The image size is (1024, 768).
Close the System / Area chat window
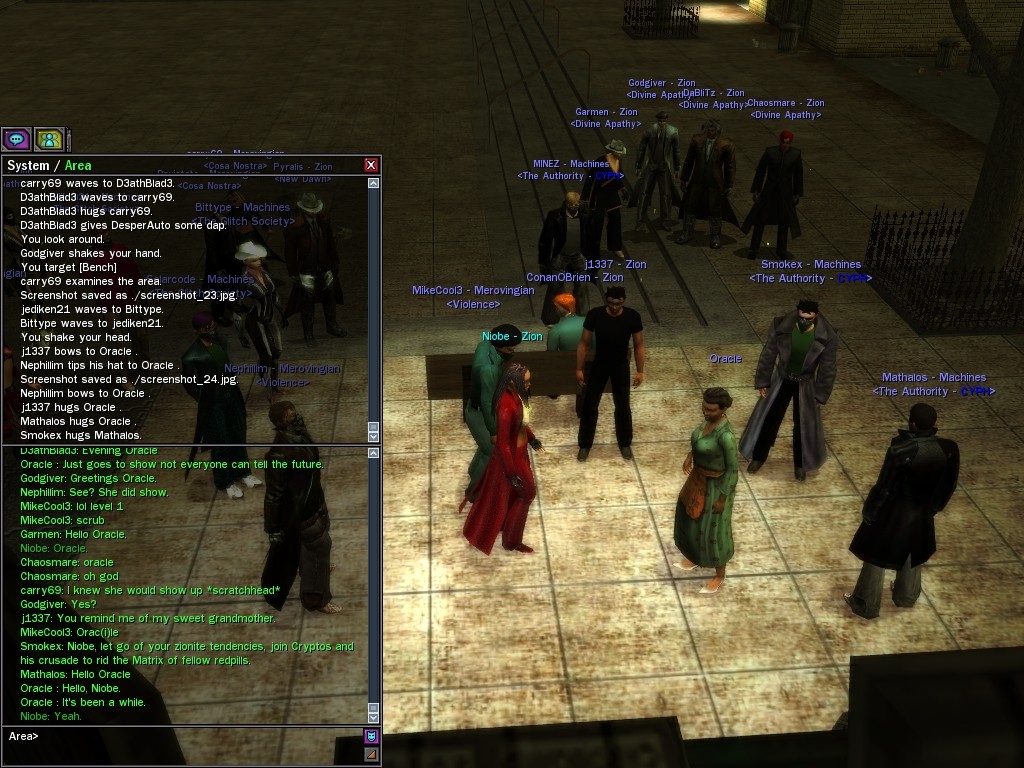point(371,165)
